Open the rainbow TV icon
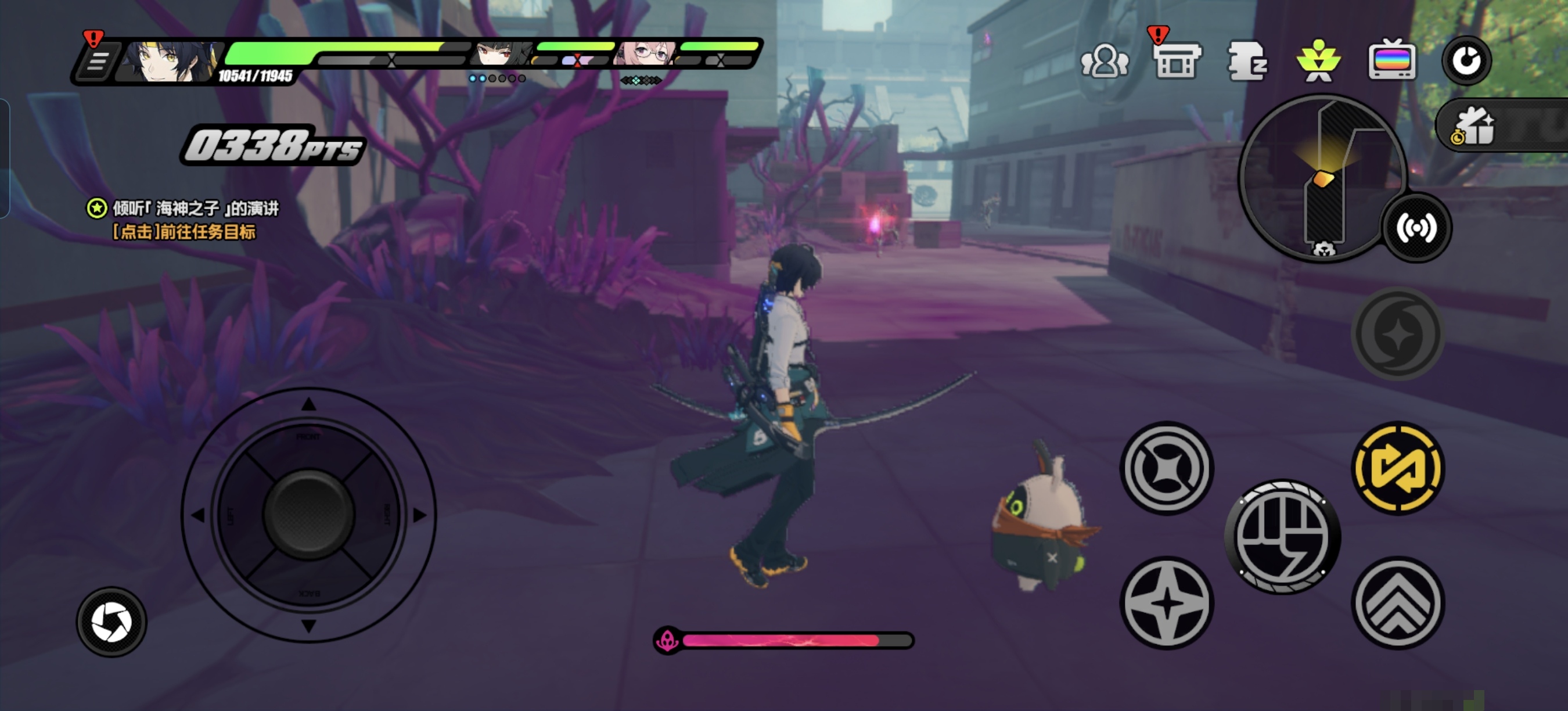Image resolution: width=1568 pixels, height=711 pixels. pyautogui.click(x=1391, y=61)
